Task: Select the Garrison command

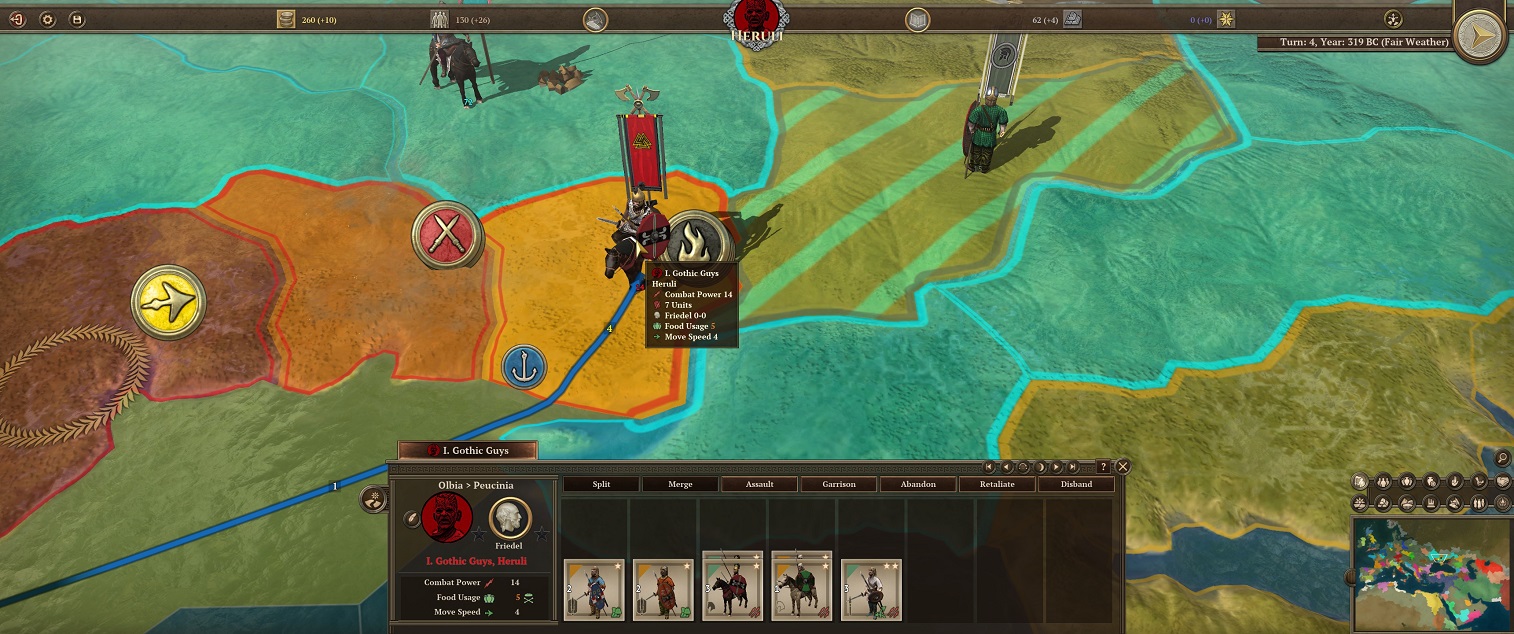Action: (839, 484)
